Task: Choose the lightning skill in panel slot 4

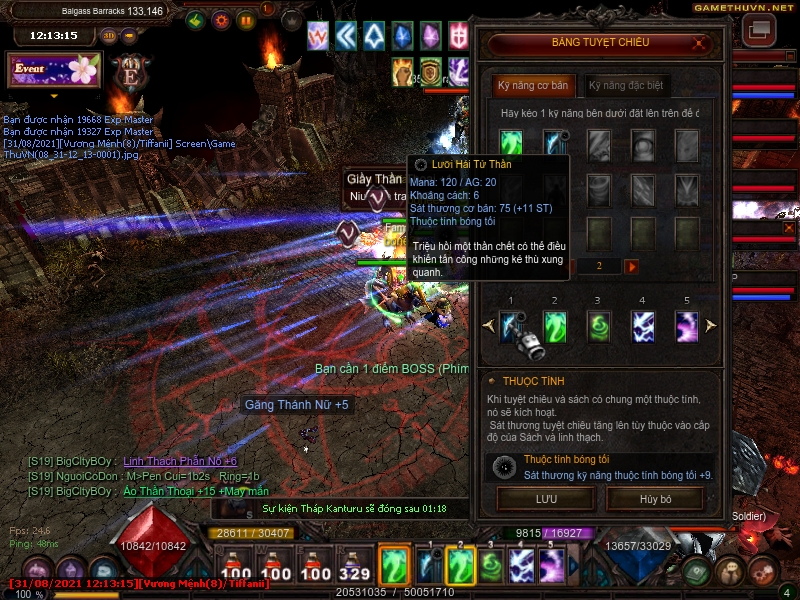Action: (643, 326)
